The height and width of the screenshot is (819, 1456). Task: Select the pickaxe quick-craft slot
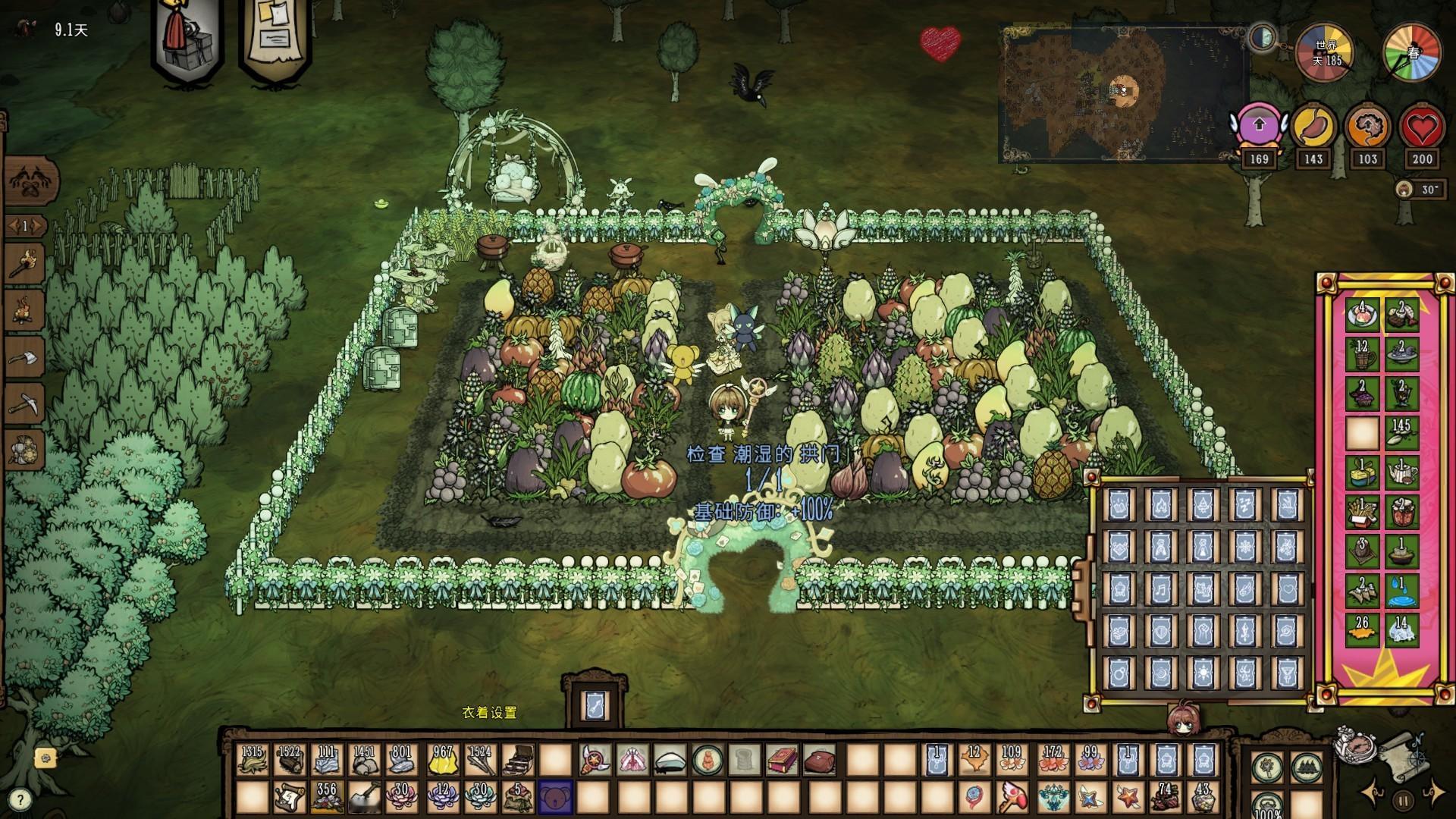tap(25, 401)
